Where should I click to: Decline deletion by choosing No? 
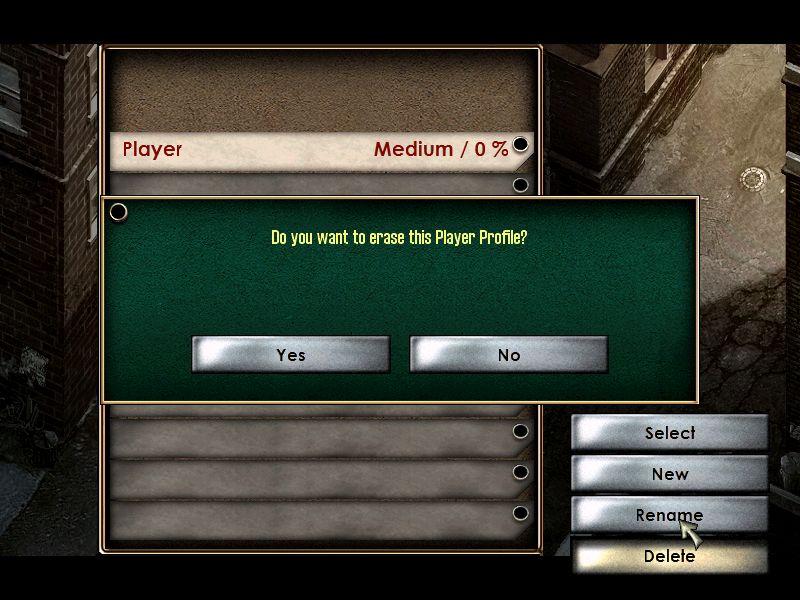pos(508,355)
